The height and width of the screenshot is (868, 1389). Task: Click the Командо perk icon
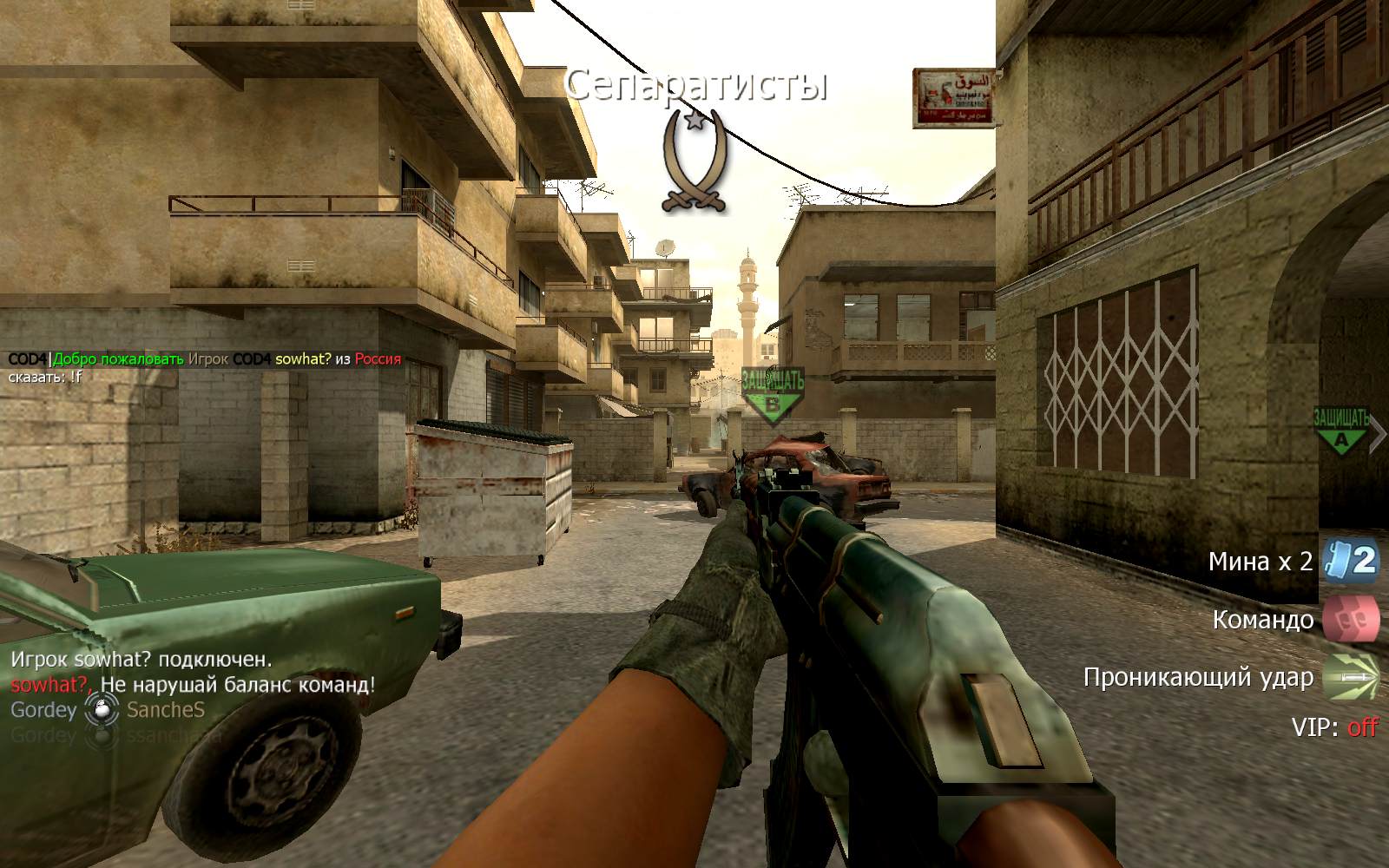pos(1350,619)
